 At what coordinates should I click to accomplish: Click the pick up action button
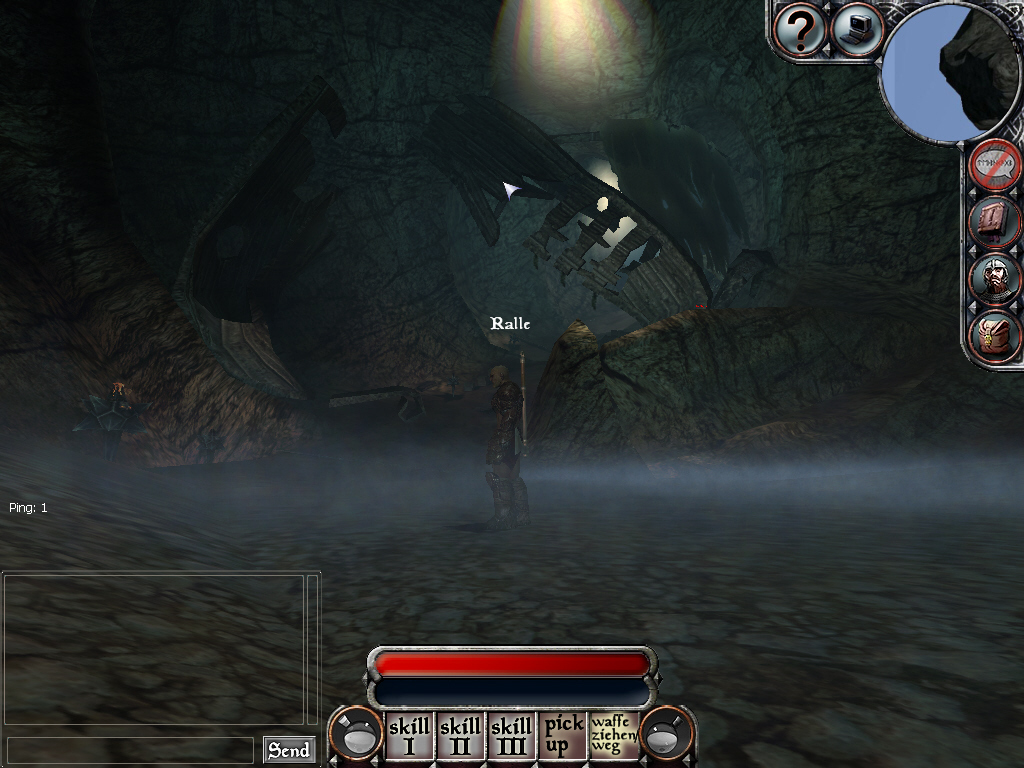click(x=563, y=736)
